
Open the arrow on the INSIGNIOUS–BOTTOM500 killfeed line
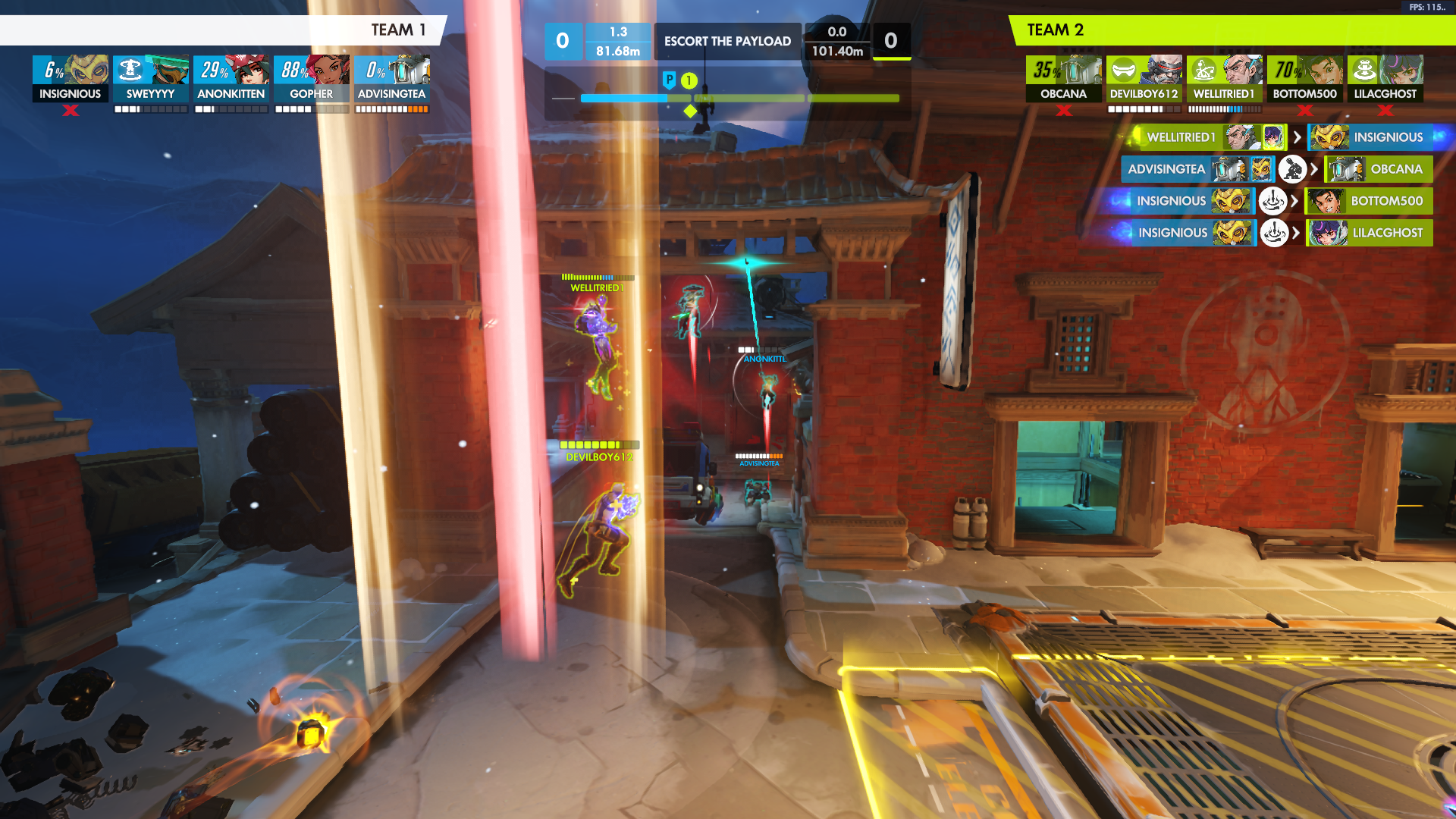coord(1296,200)
